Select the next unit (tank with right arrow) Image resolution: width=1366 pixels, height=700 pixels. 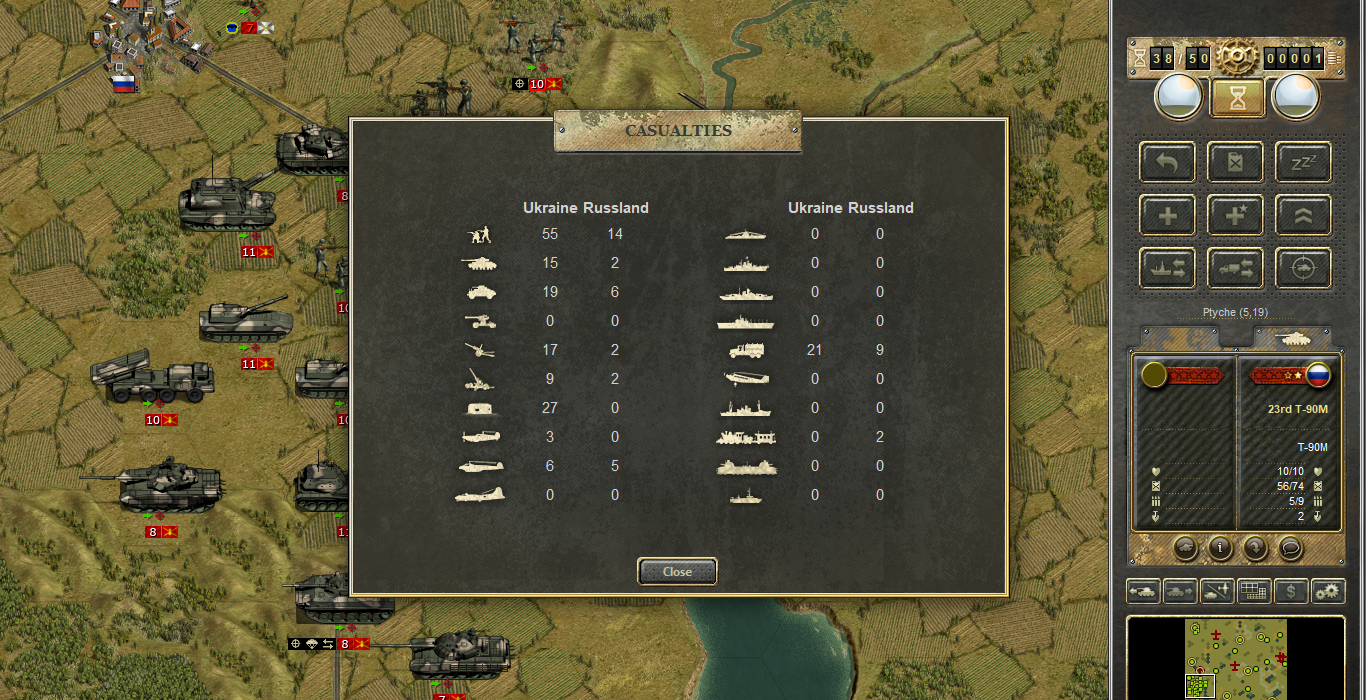click(x=1180, y=591)
